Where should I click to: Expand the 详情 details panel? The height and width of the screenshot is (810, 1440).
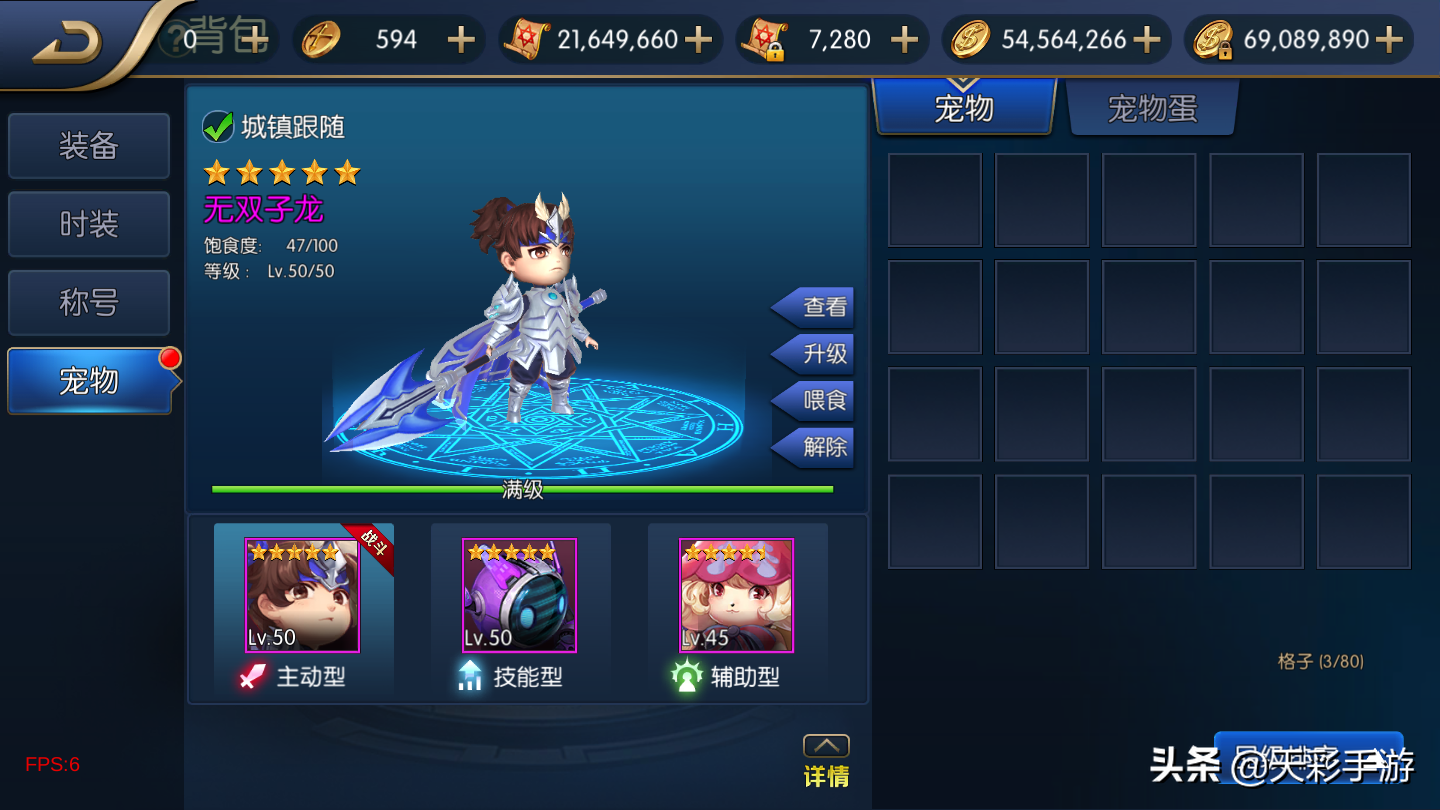click(x=826, y=762)
